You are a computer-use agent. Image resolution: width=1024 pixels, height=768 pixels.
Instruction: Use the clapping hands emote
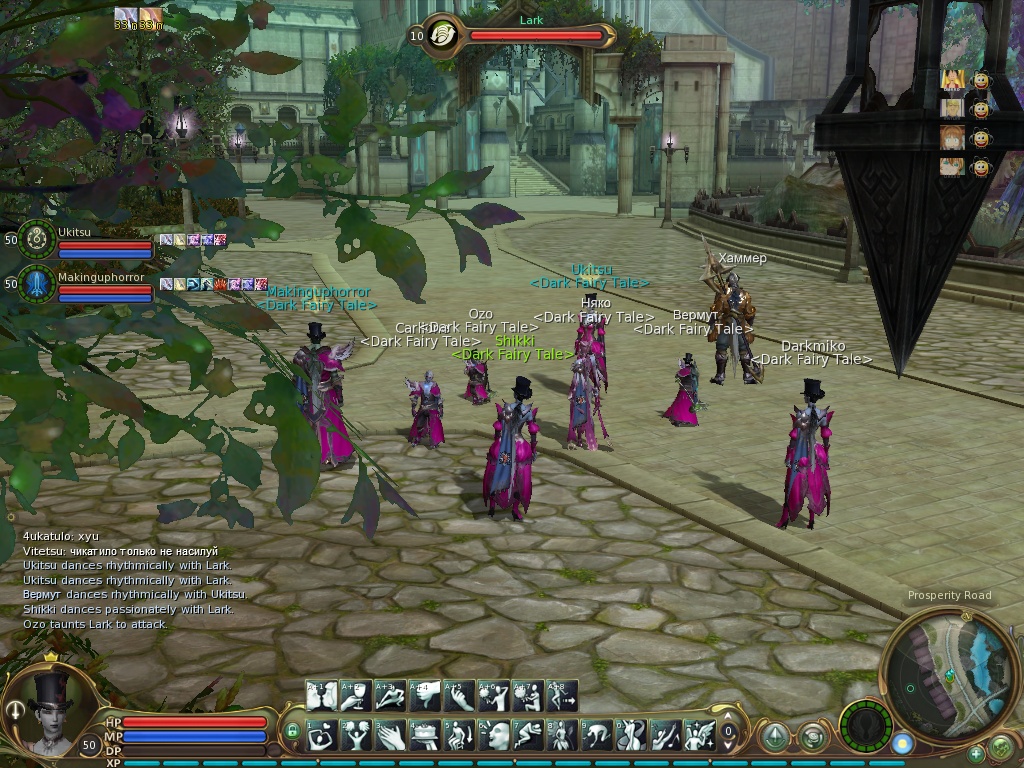pyautogui.click(x=390, y=735)
